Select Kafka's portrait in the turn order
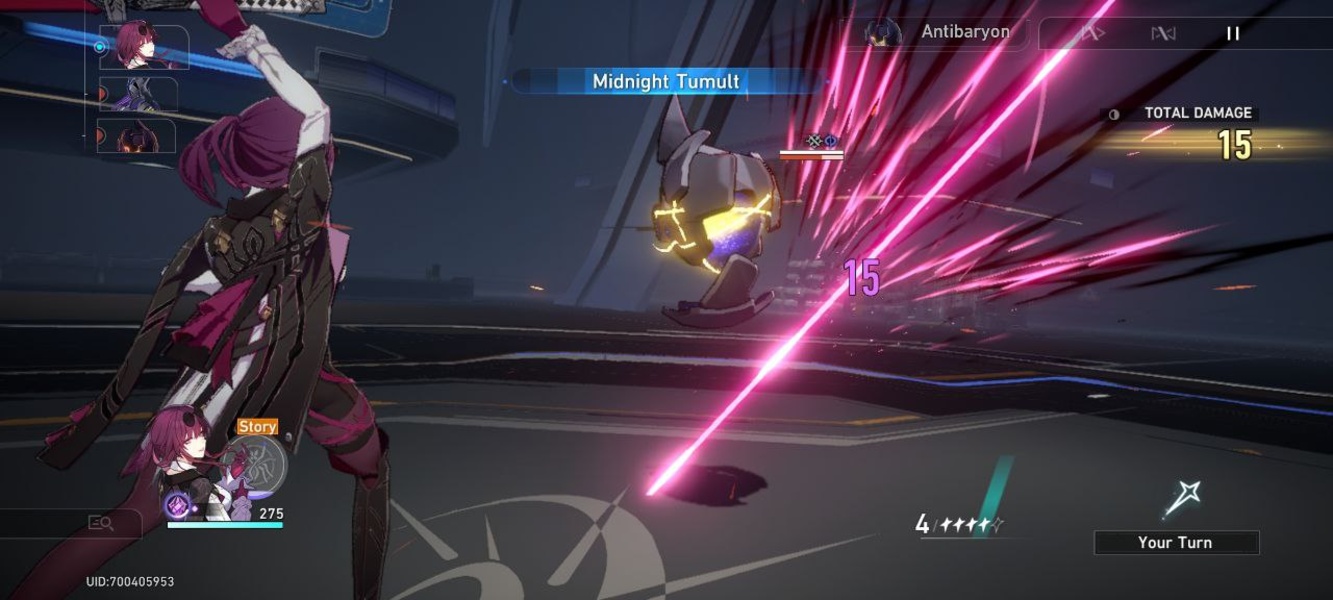The height and width of the screenshot is (600, 1333). [x=142, y=46]
